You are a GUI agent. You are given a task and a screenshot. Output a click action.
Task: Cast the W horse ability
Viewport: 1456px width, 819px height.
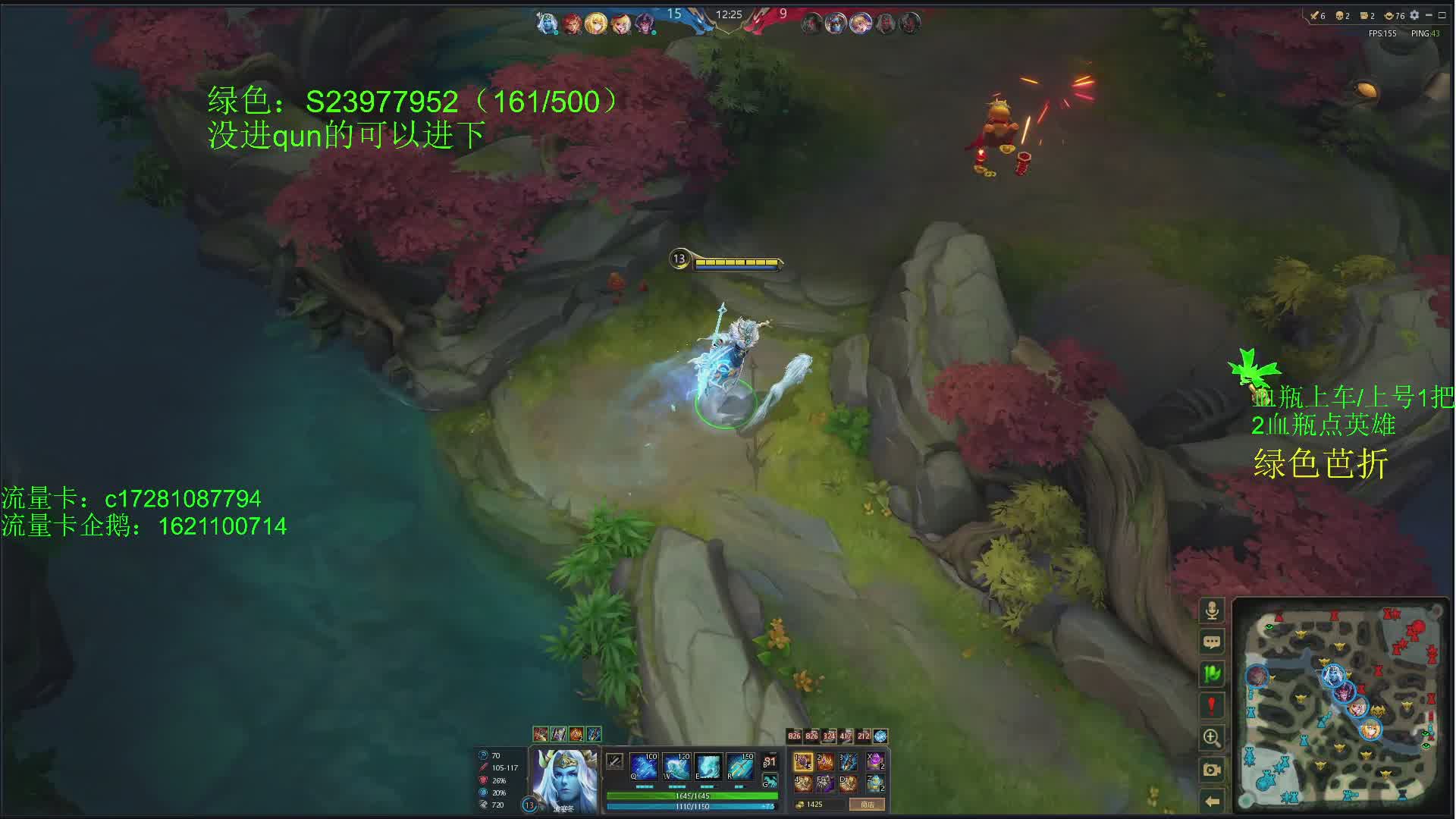click(676, 767)
